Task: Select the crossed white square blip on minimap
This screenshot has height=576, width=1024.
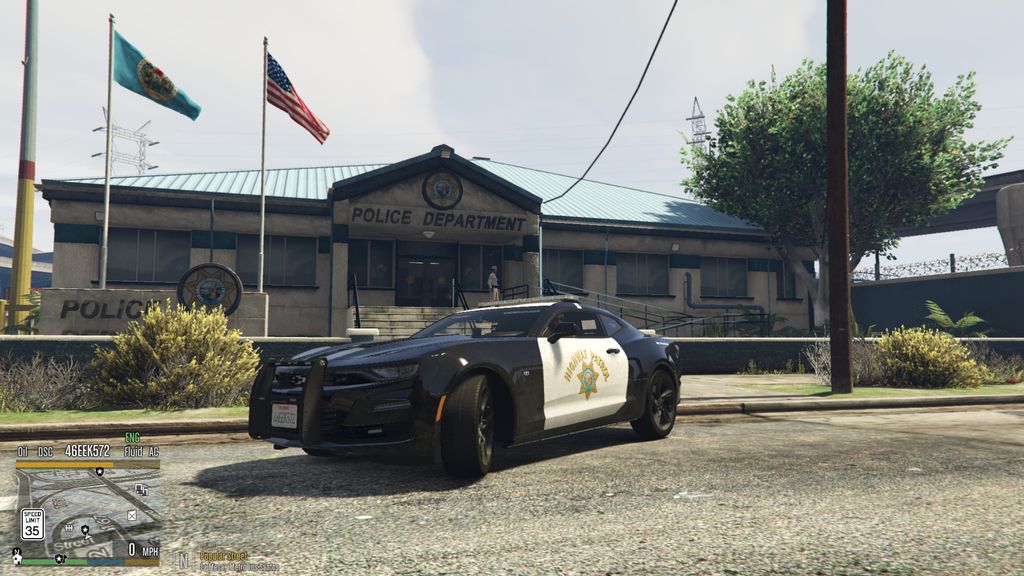Action: (132, 515)
